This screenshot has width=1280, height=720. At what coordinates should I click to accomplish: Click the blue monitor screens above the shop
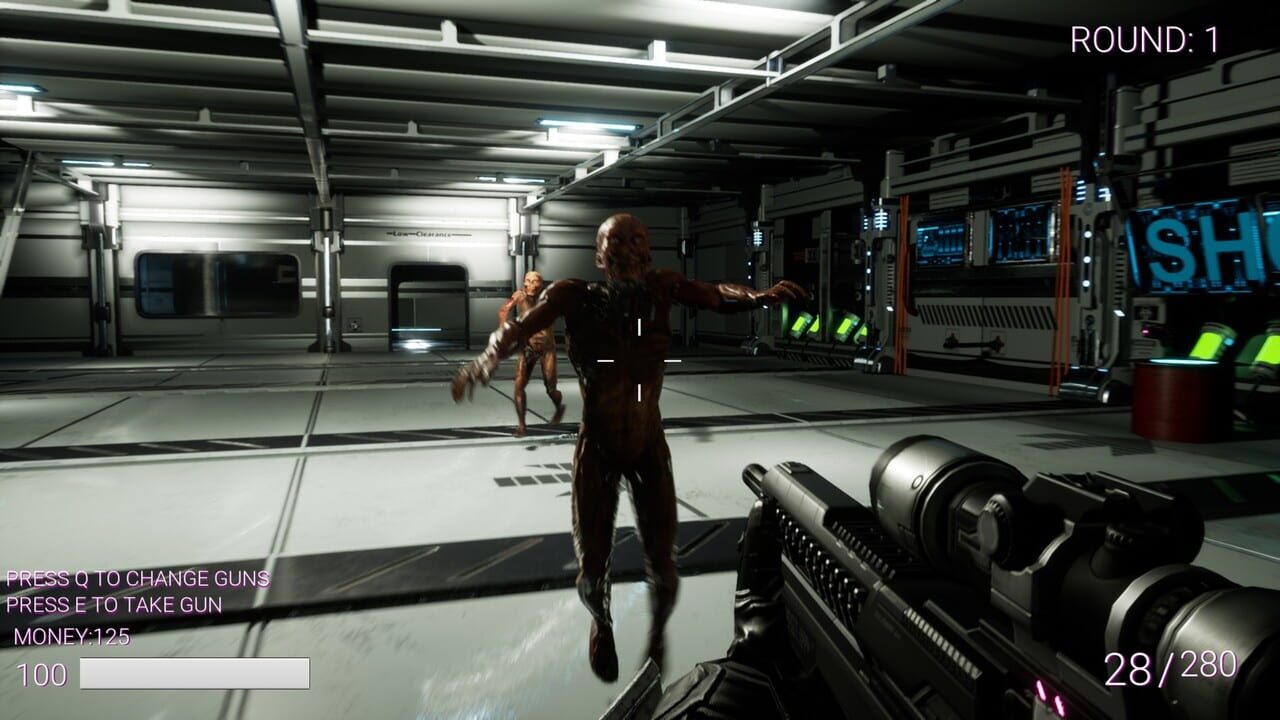[x=985, y=235]
